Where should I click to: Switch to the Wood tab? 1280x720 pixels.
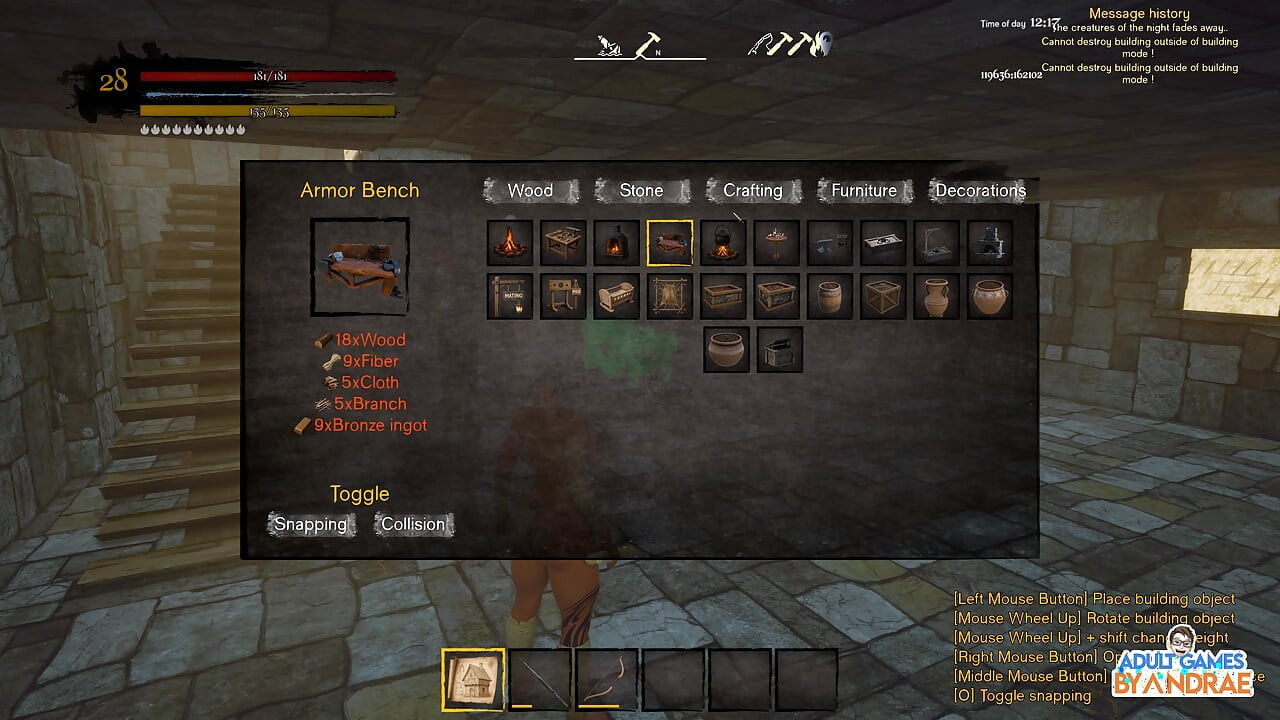pyautogui.click(x=530, y=191)
